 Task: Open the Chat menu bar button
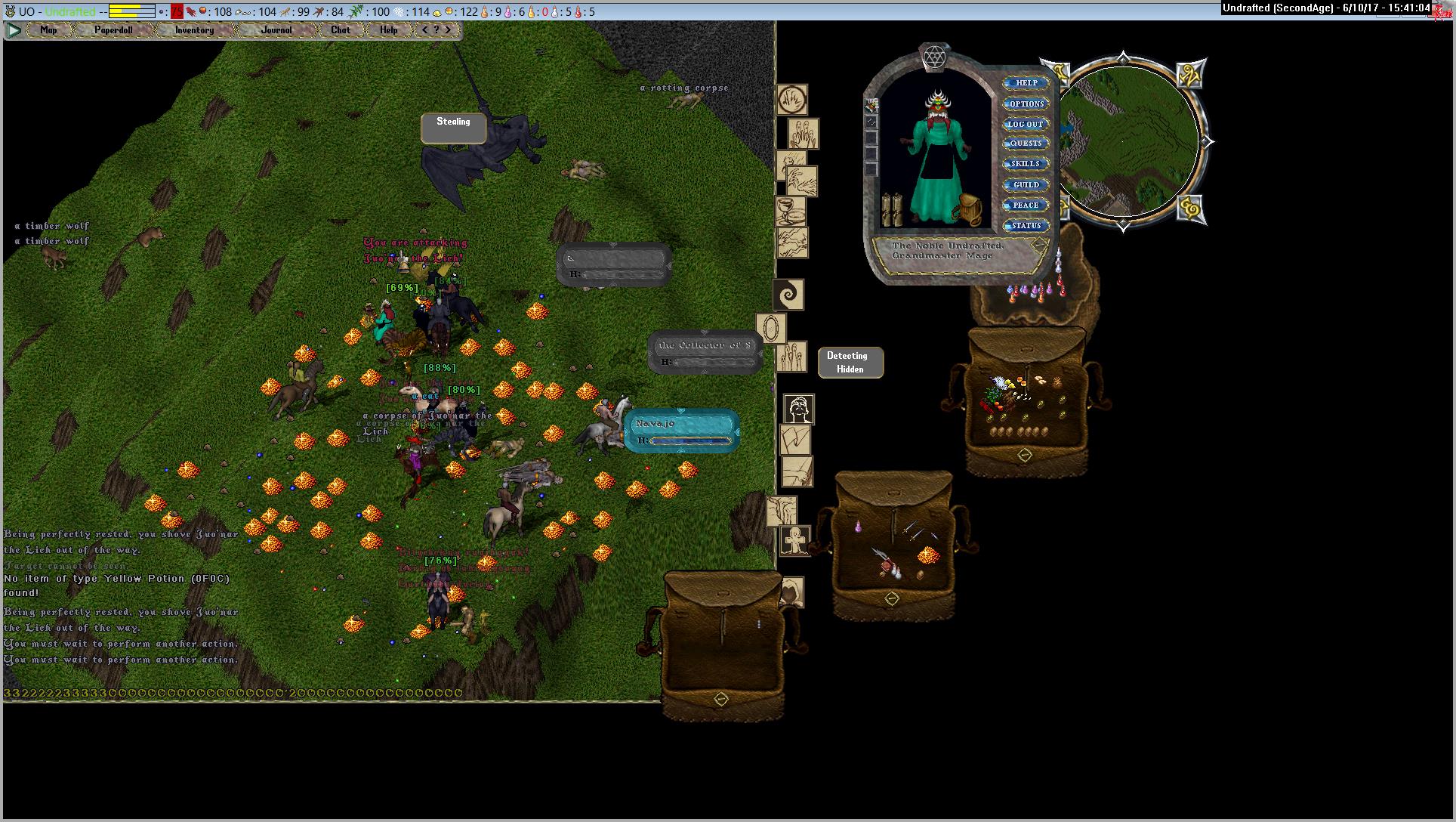pyautogui.click(x=341, y=30)
